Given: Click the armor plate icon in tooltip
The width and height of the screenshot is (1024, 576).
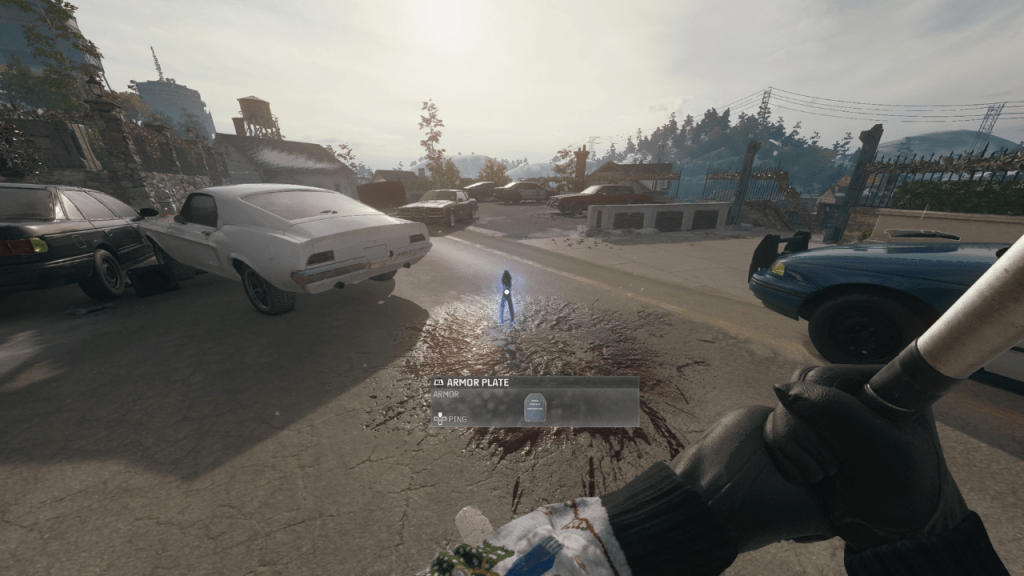Looking at the screenshot, I should click(533, 407).
